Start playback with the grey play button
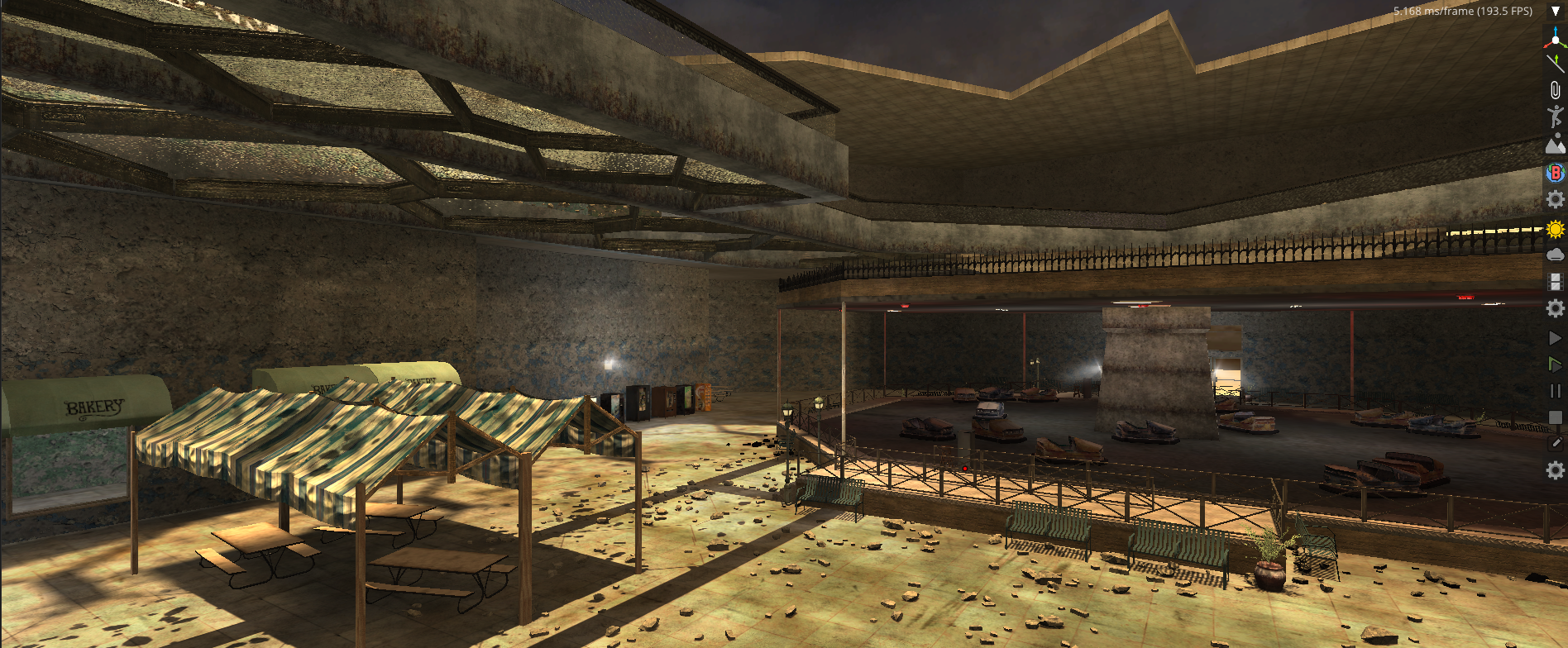The image size is (1568, 648). (1555, 338)
